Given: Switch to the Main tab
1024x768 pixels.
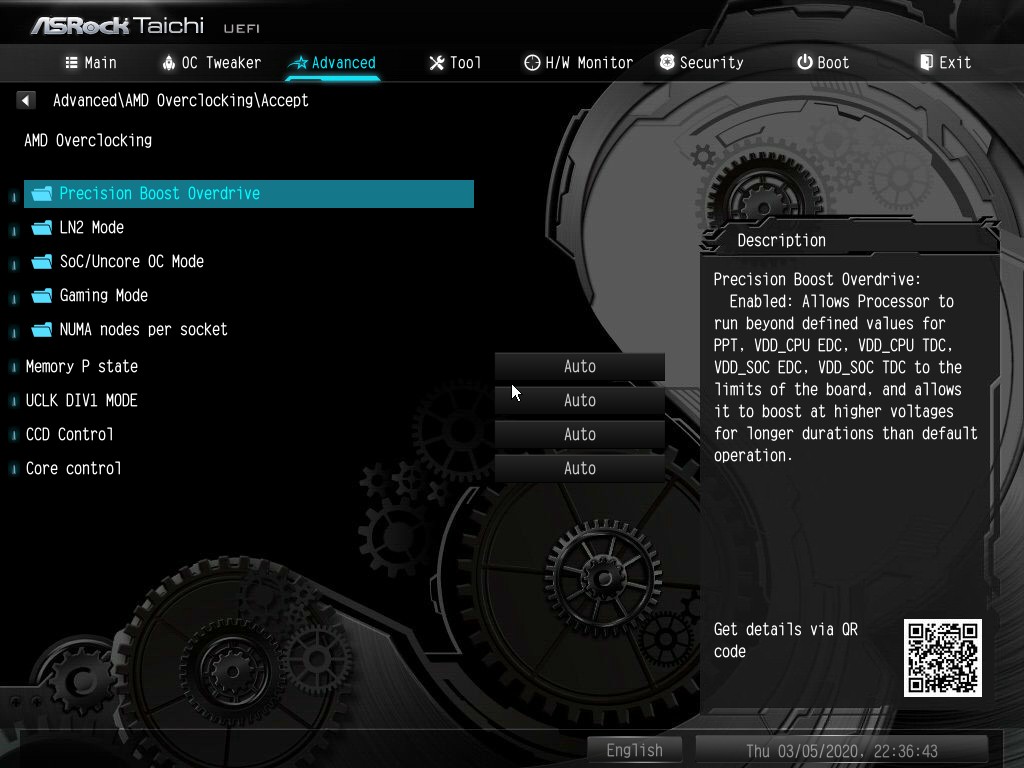Looking at the screenshot, I should (91, 63).
